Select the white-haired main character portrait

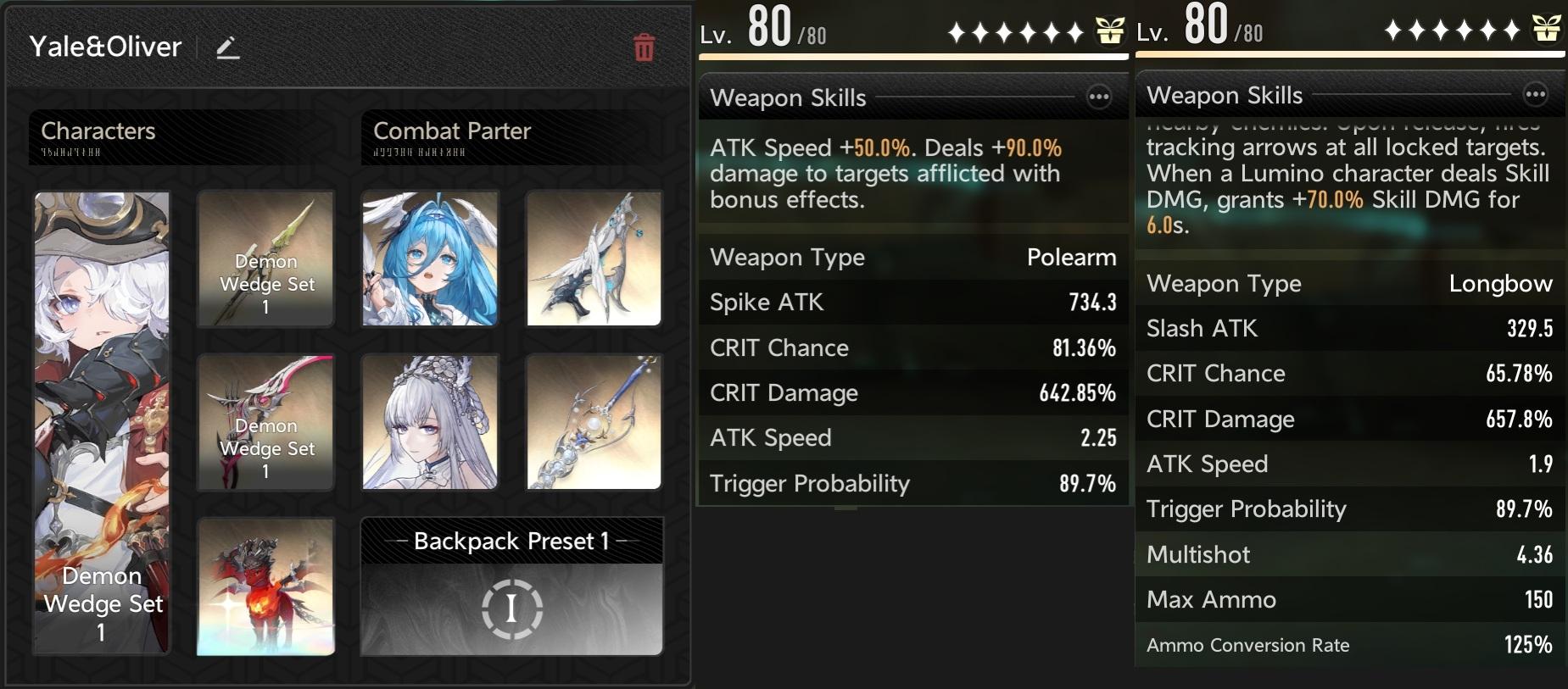pos(102,422)
